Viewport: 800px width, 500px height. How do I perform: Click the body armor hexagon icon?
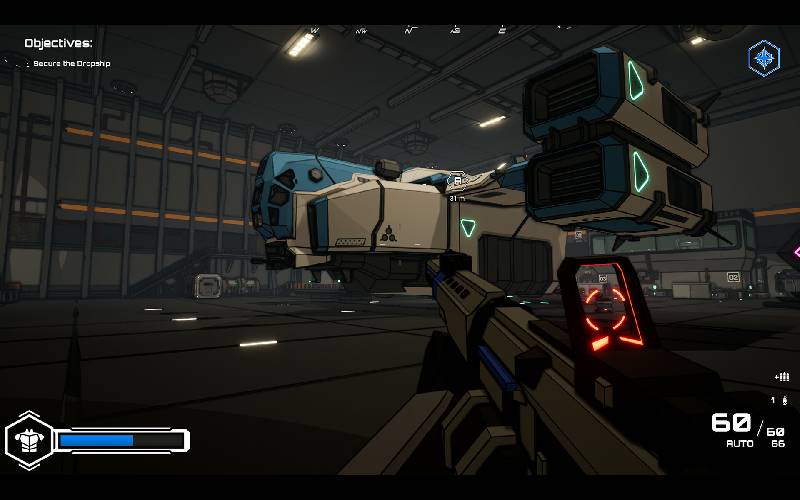[28, 440]
